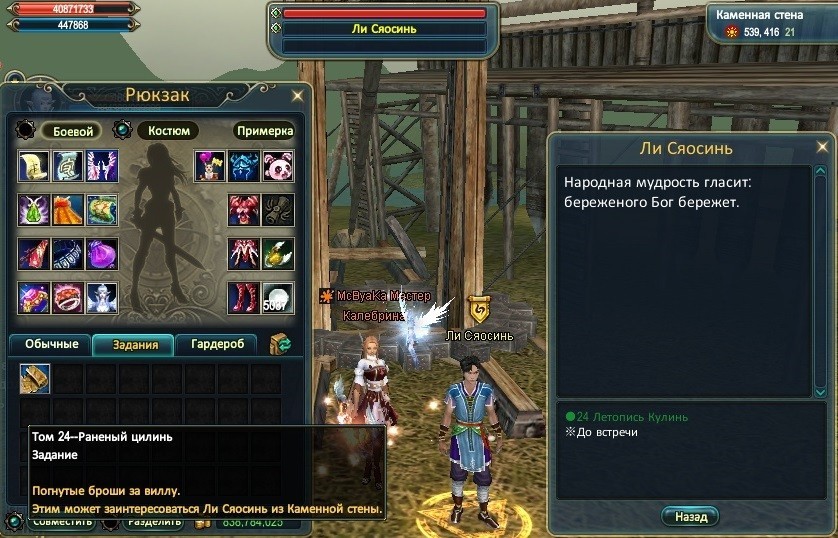Select the pink panda equipment slot
The height and width of the screenshot is (538, 838).
click(277, 166)
